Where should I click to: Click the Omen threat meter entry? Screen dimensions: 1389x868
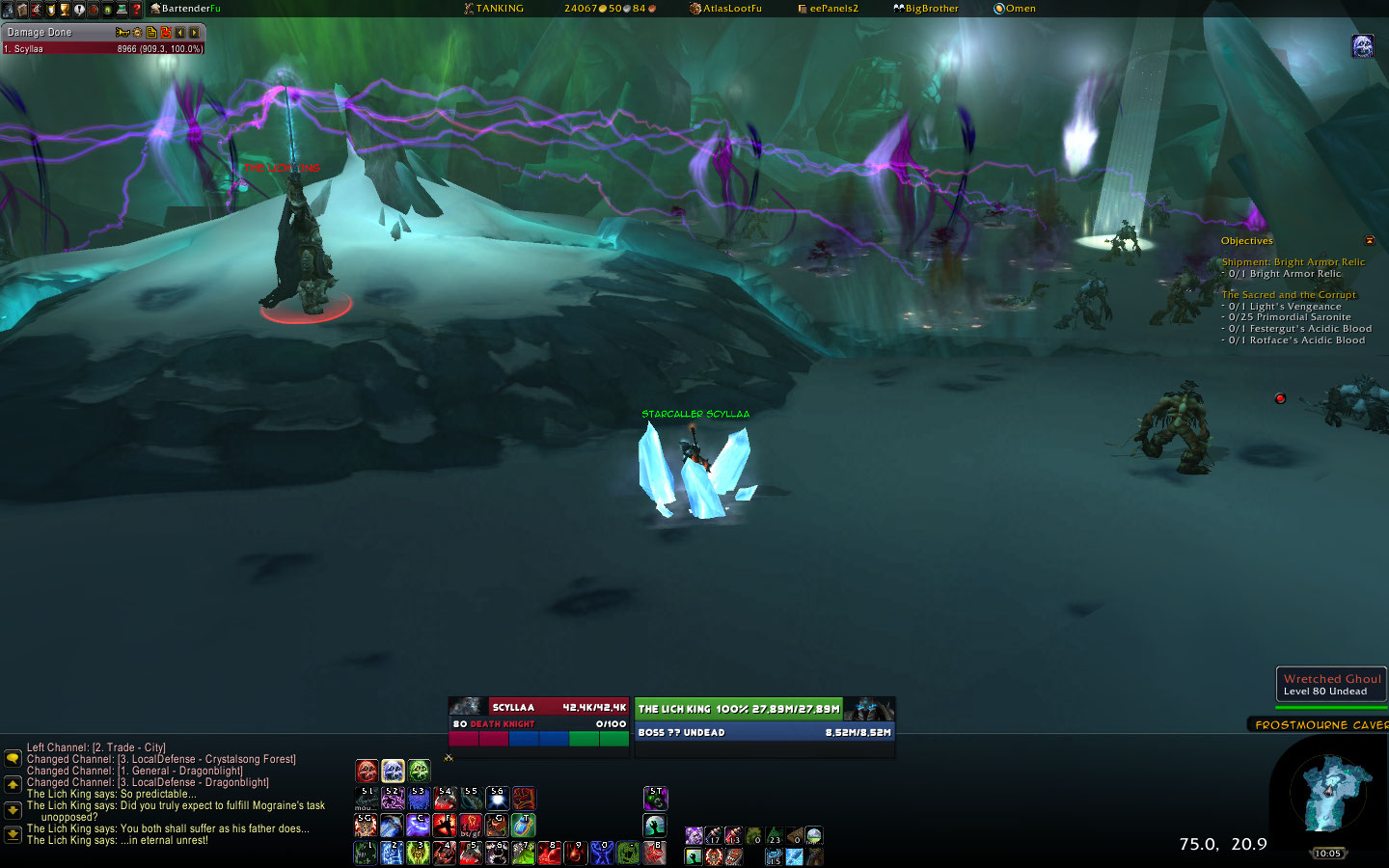coord(1019,9)
